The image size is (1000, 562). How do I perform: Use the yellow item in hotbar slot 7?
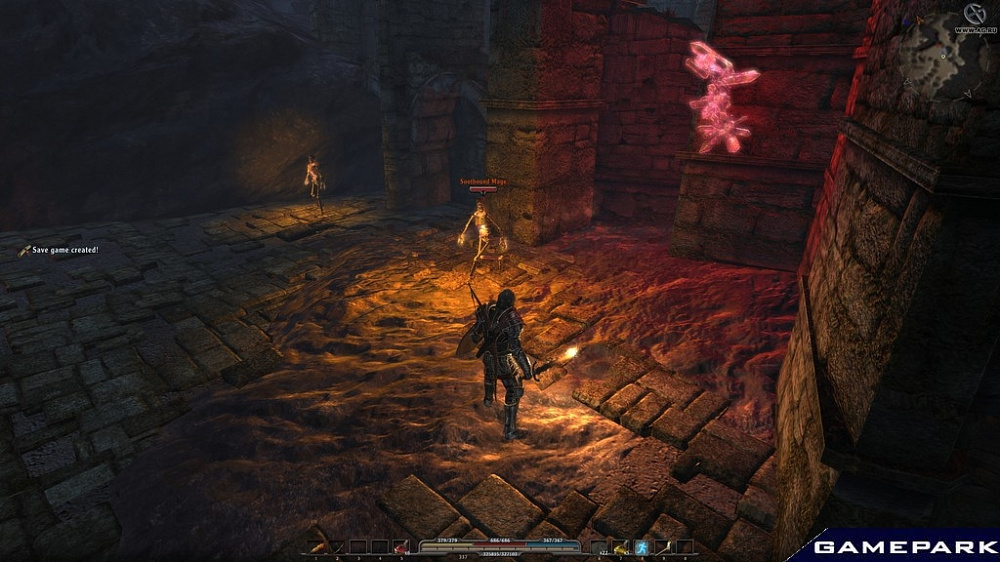coord(622,547)
